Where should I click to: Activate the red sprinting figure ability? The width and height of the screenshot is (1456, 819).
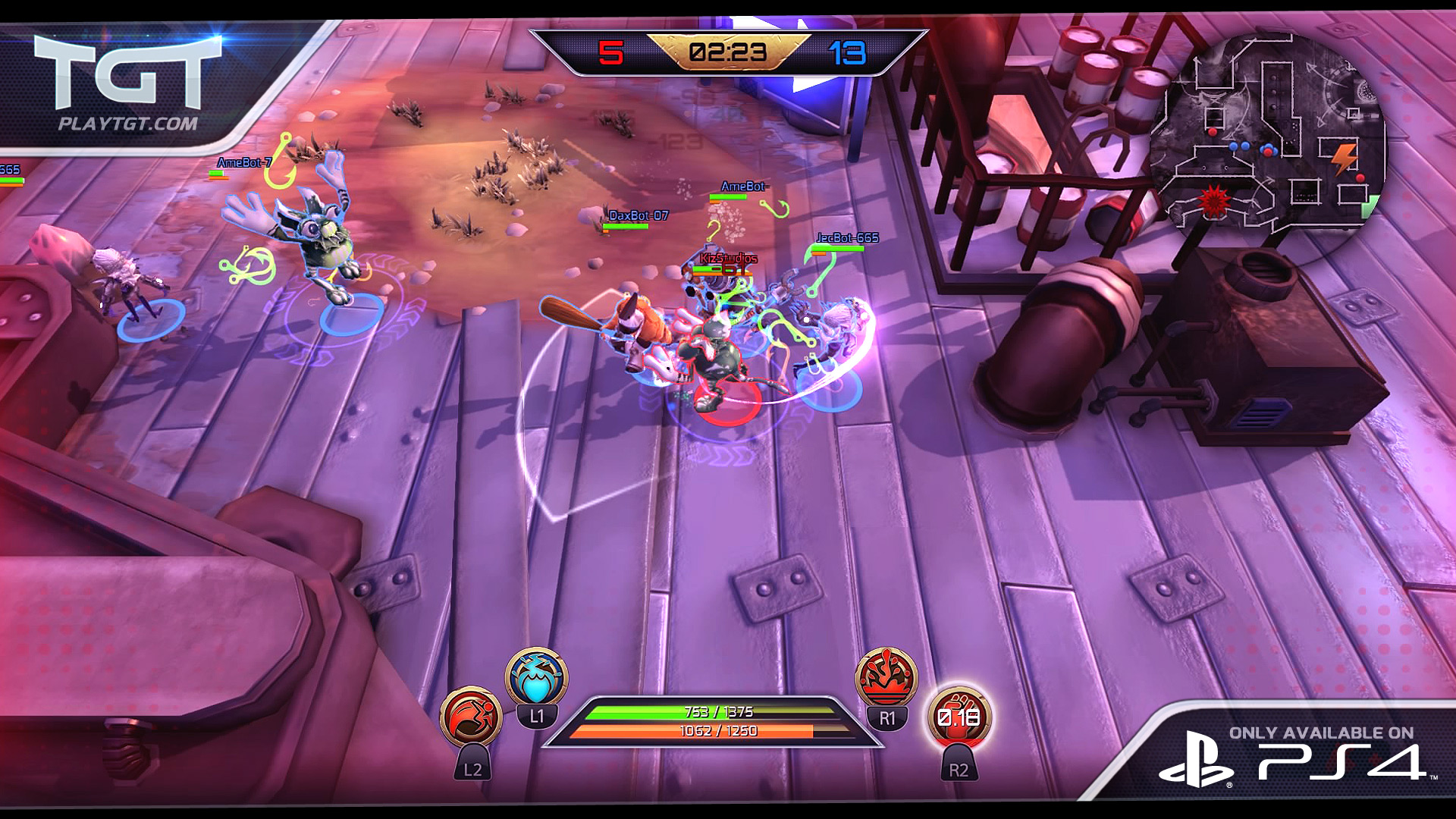coord(471,717)
